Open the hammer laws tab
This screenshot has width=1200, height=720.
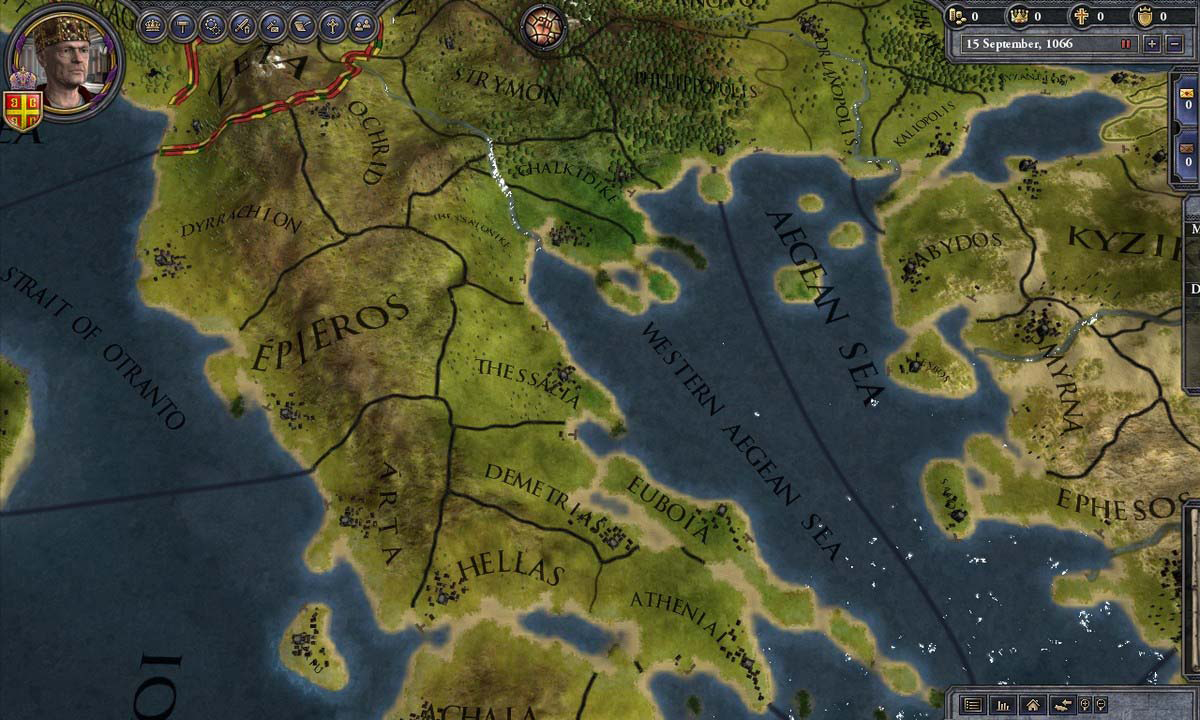coord(182,26)
